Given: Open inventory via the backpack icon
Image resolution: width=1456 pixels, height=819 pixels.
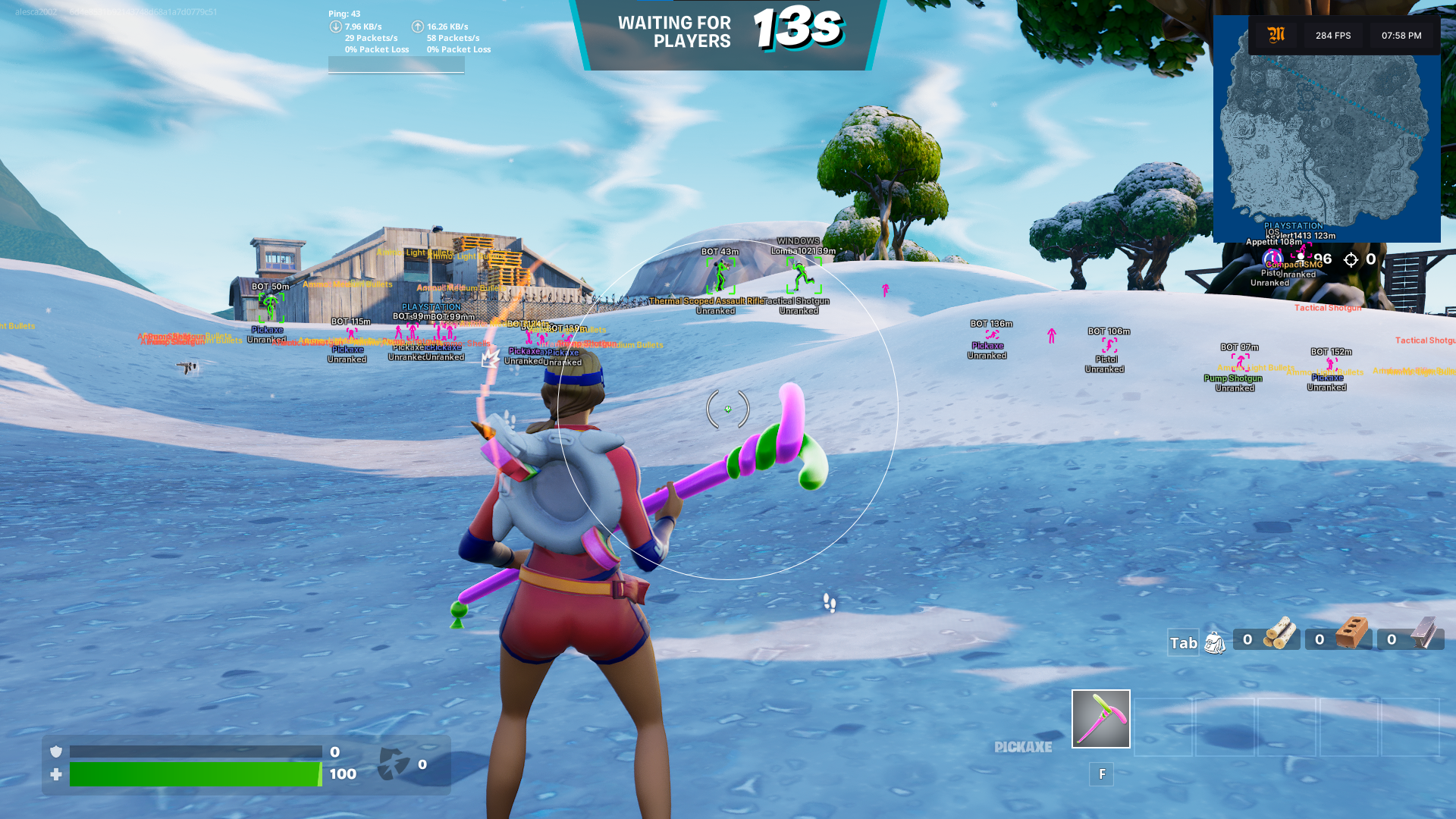Looking at the screenshot, I should click(1216, 642).
